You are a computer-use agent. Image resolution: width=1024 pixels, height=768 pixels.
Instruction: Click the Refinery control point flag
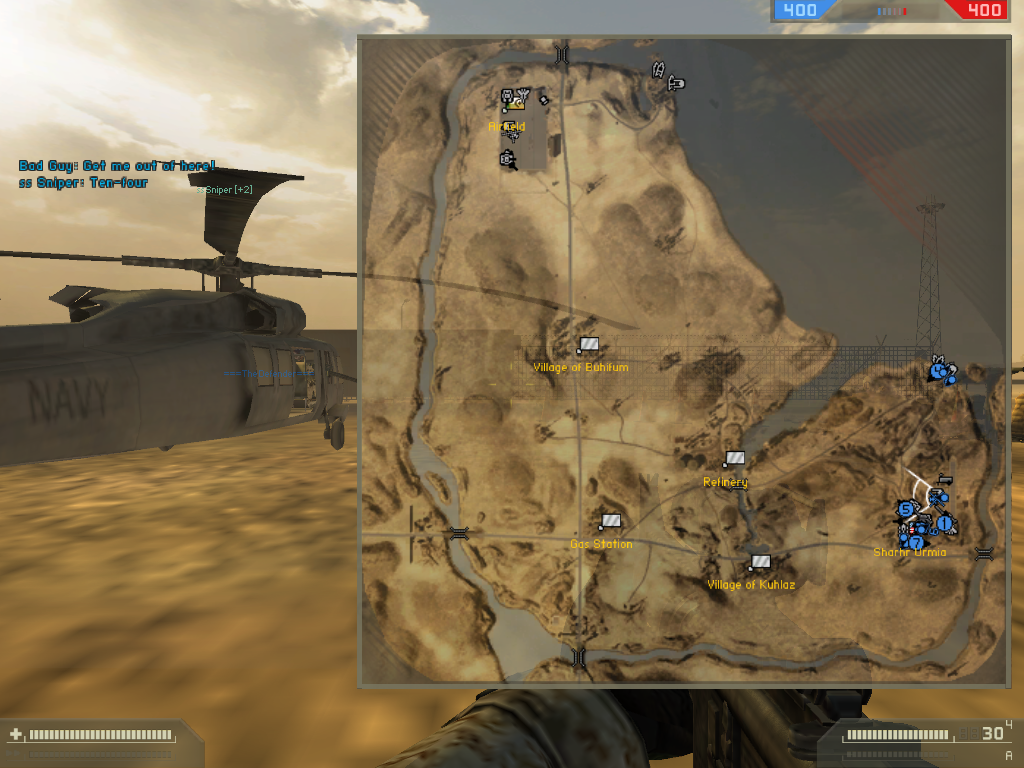tap(735, 458)
